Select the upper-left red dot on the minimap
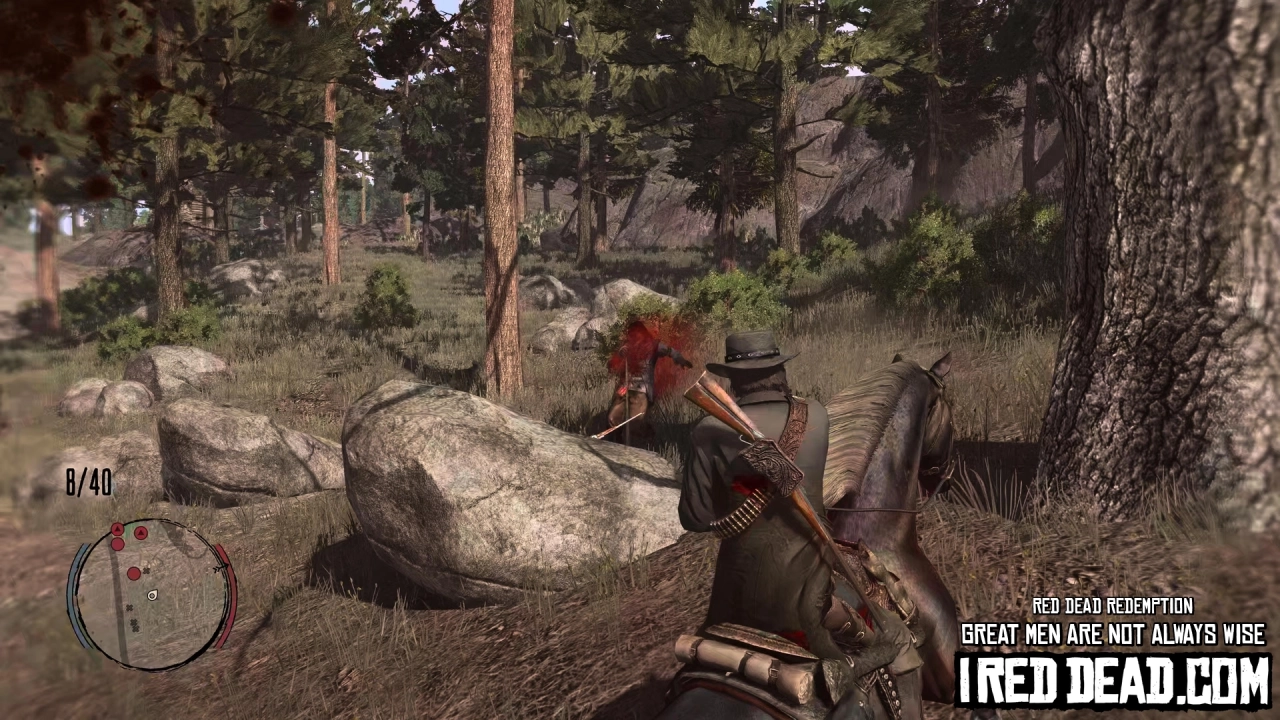This screenshot has width=1280, height=720. click(117, 544)
